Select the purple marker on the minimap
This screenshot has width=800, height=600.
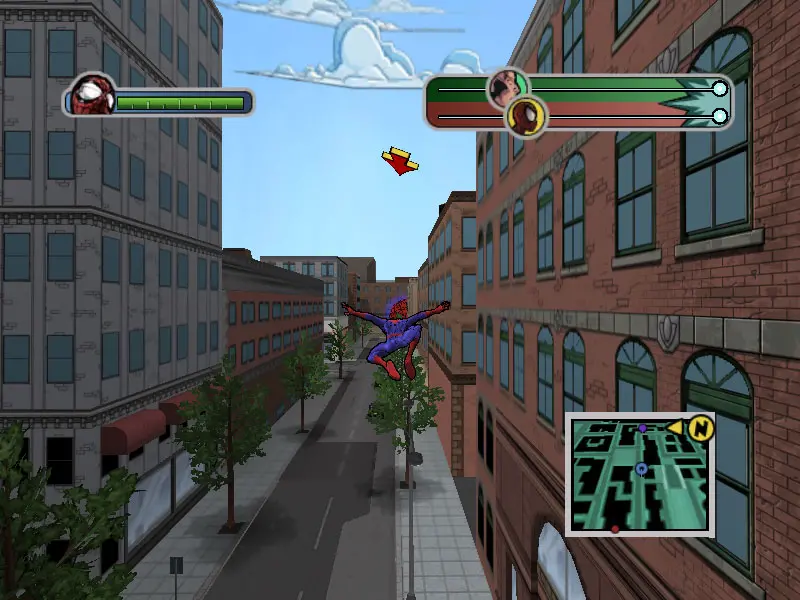(x=642, y=428)
